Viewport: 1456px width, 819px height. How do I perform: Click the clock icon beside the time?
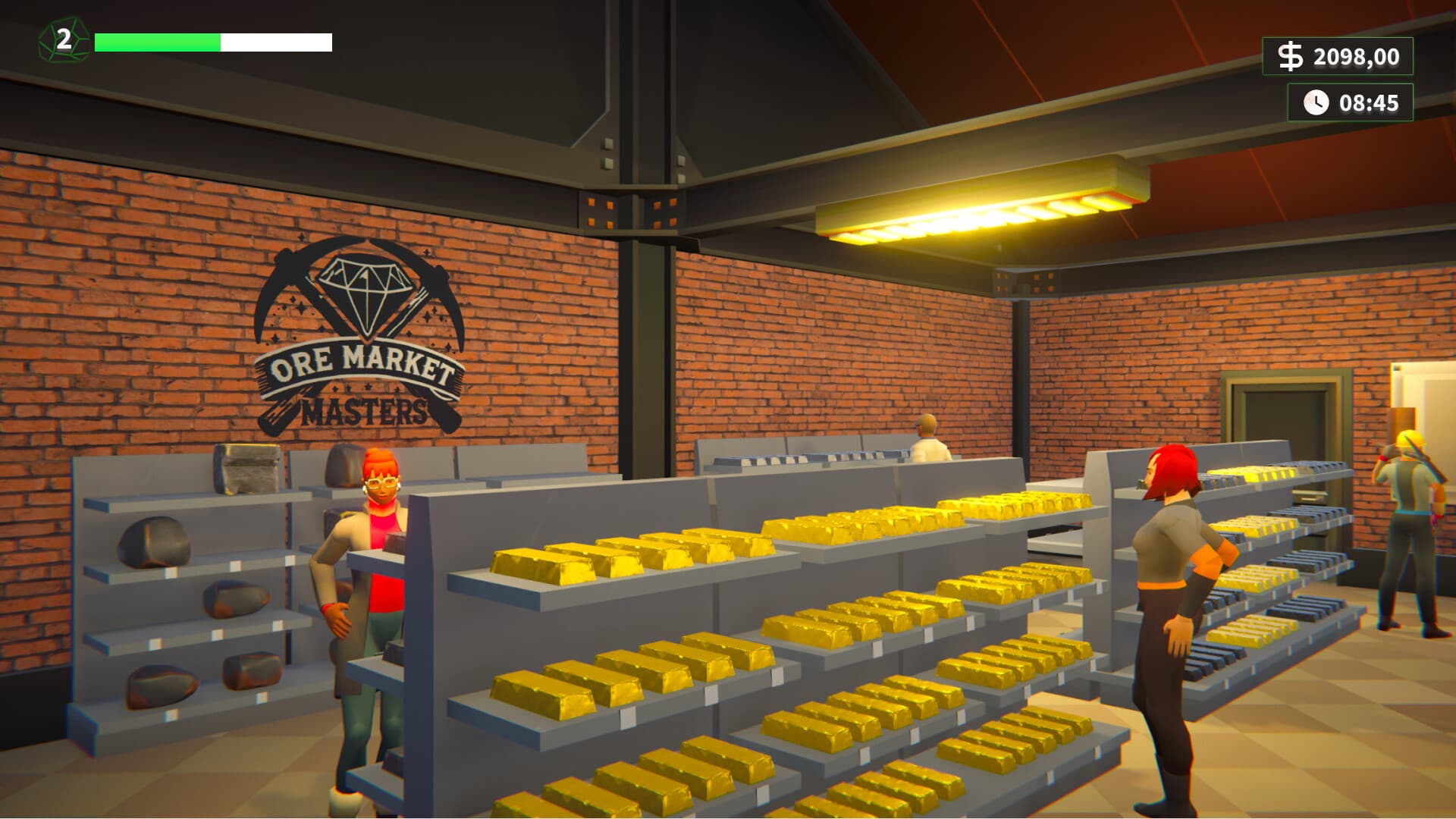click(x=1316, y=102)
